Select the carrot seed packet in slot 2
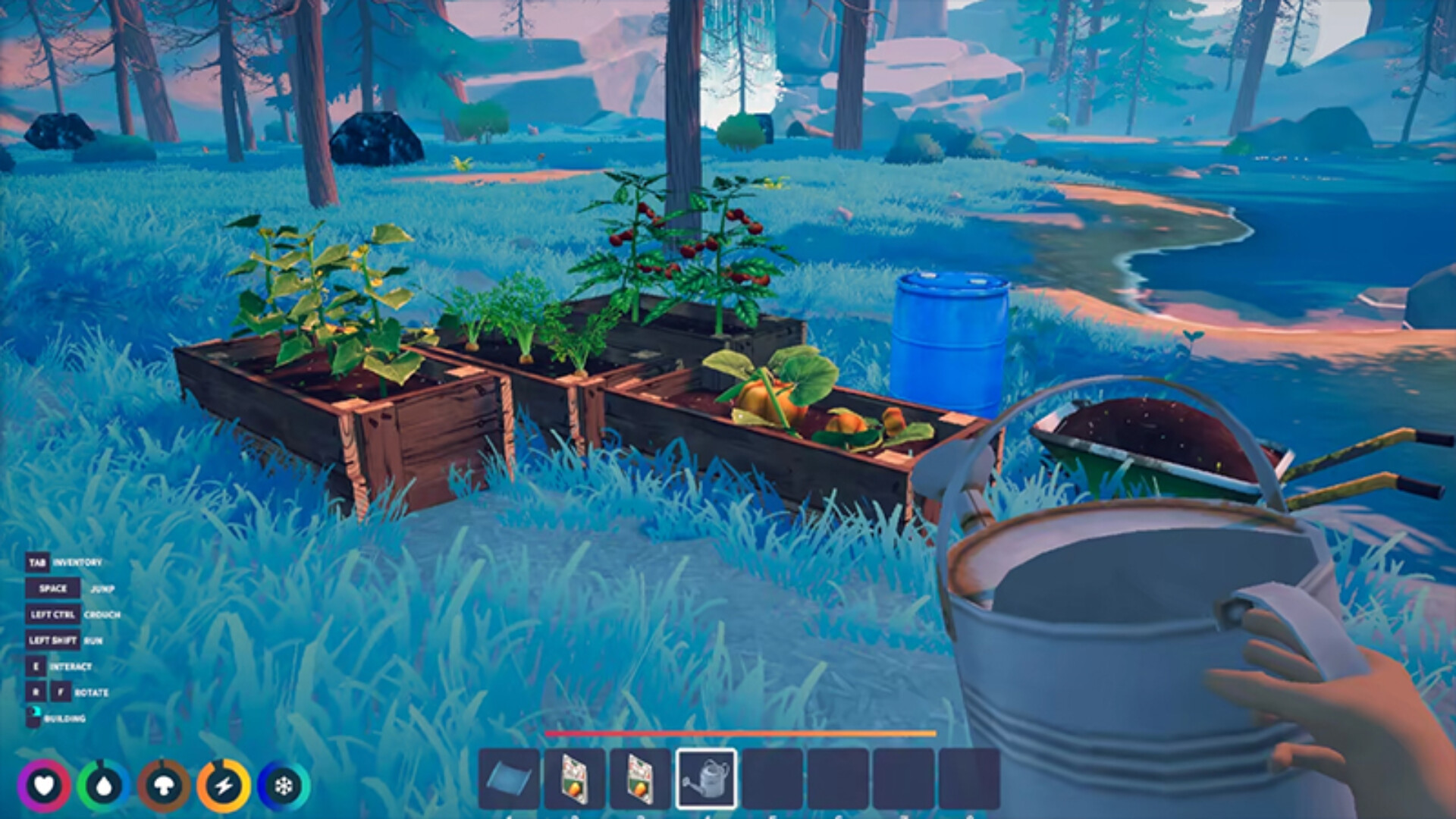The height and width of the screenshot is (819, 1456). coord(573,778)
